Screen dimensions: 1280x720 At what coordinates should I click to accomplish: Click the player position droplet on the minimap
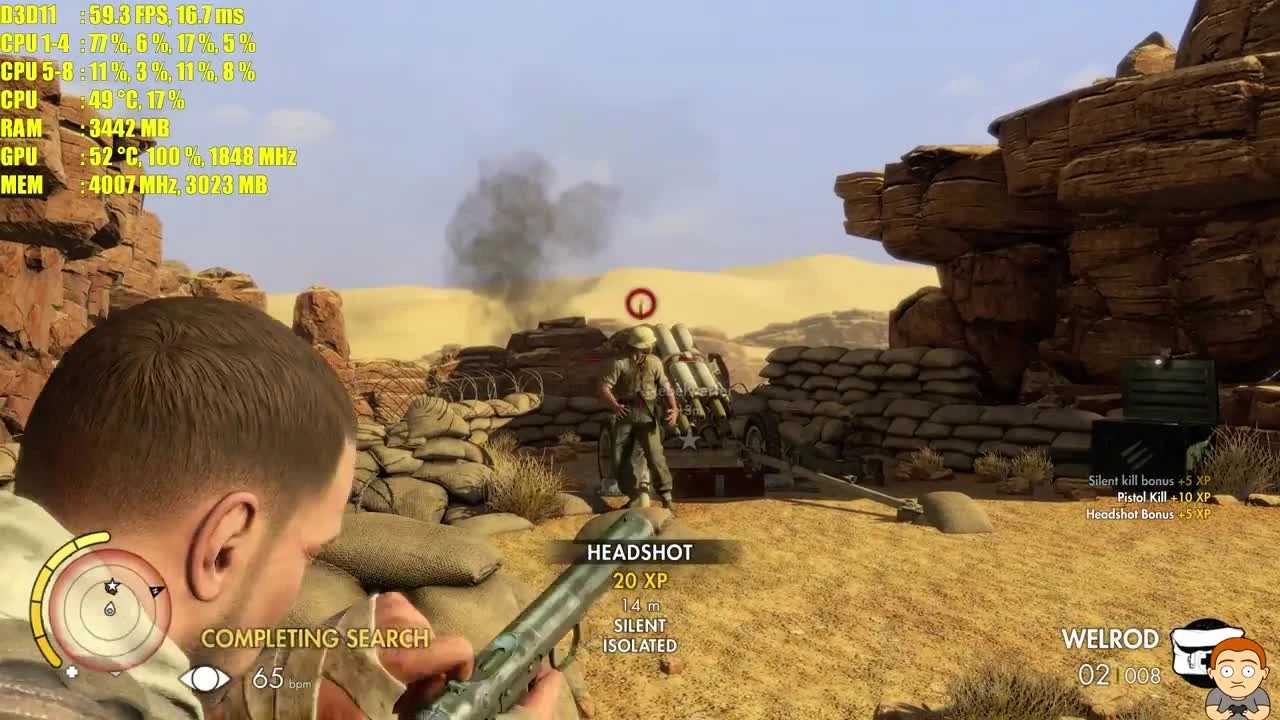(x=110, y=609)
